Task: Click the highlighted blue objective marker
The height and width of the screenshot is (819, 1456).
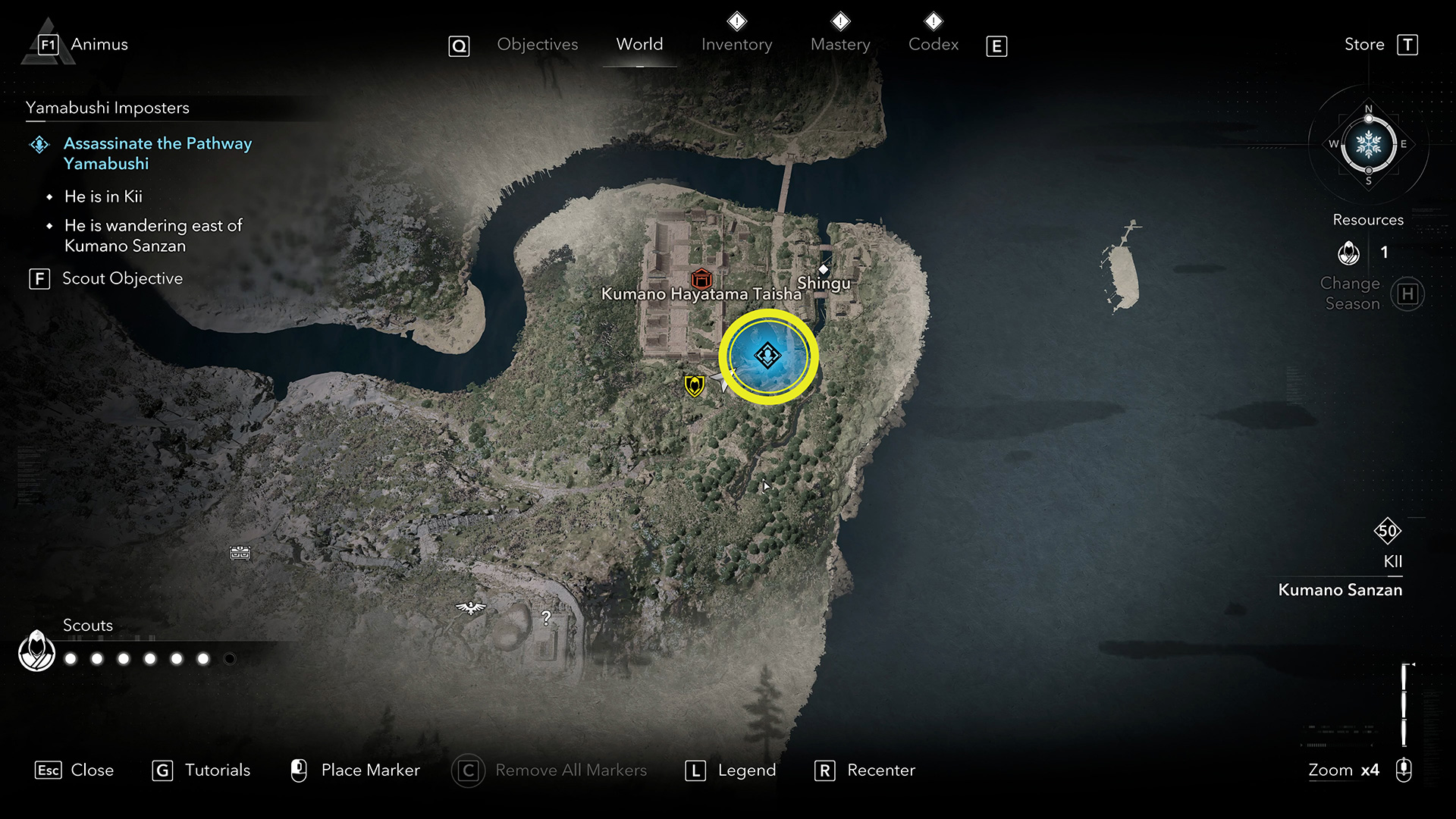Action: click(x=767, y=356)
